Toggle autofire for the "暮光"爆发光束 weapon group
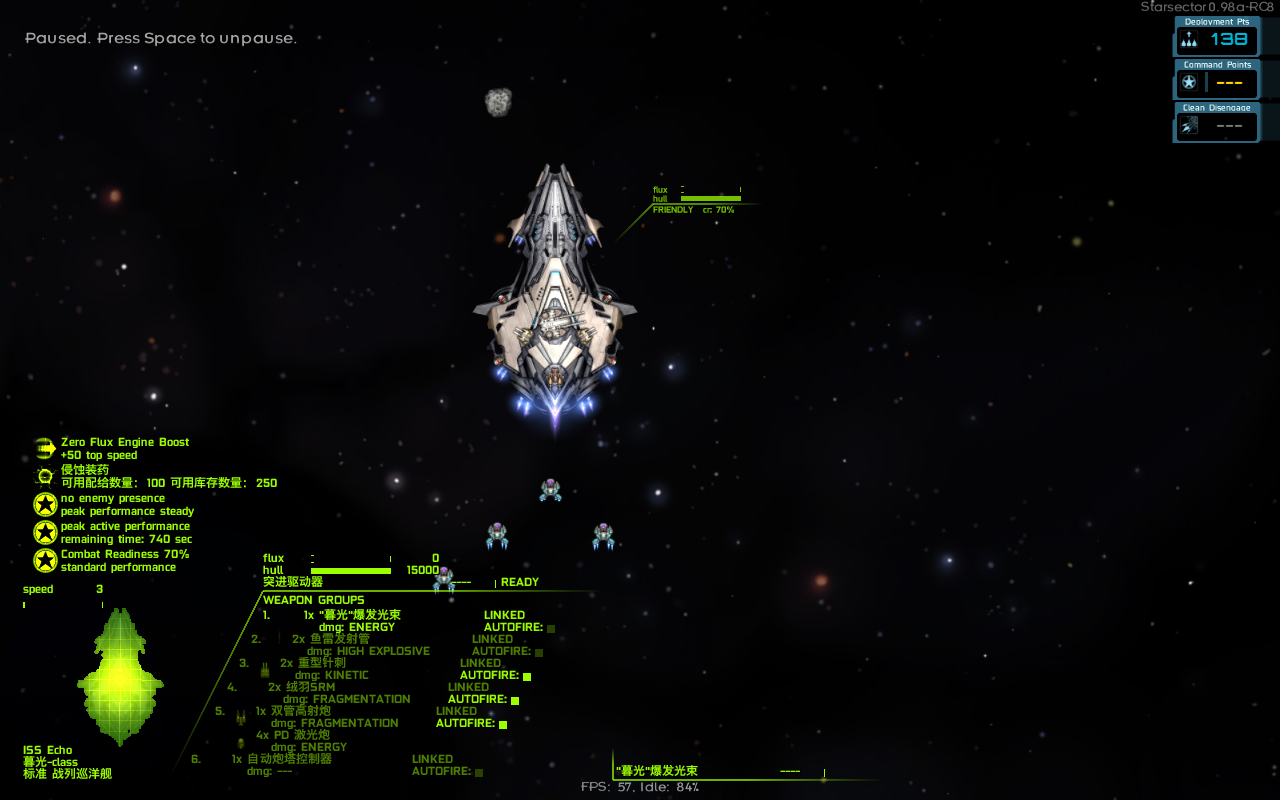The width and height of the screenshot is (1280, 800). coord(553,627)
